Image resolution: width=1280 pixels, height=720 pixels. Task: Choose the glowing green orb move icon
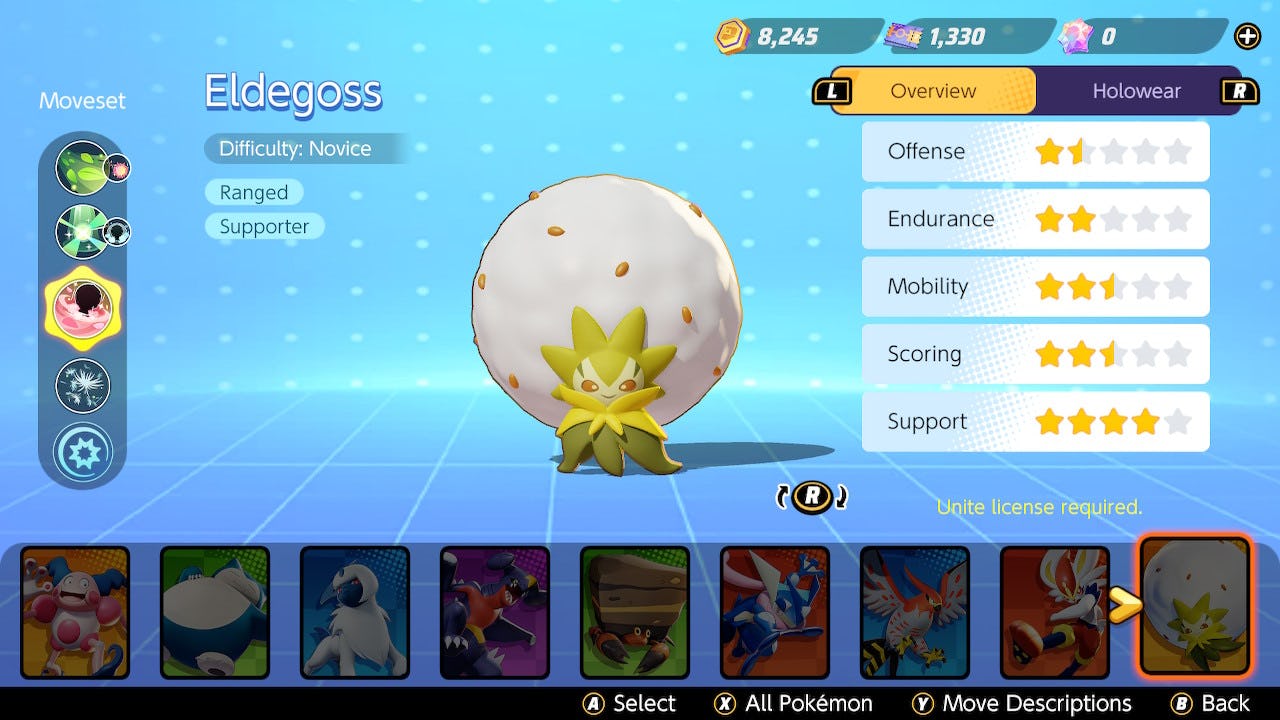(81, 231)
